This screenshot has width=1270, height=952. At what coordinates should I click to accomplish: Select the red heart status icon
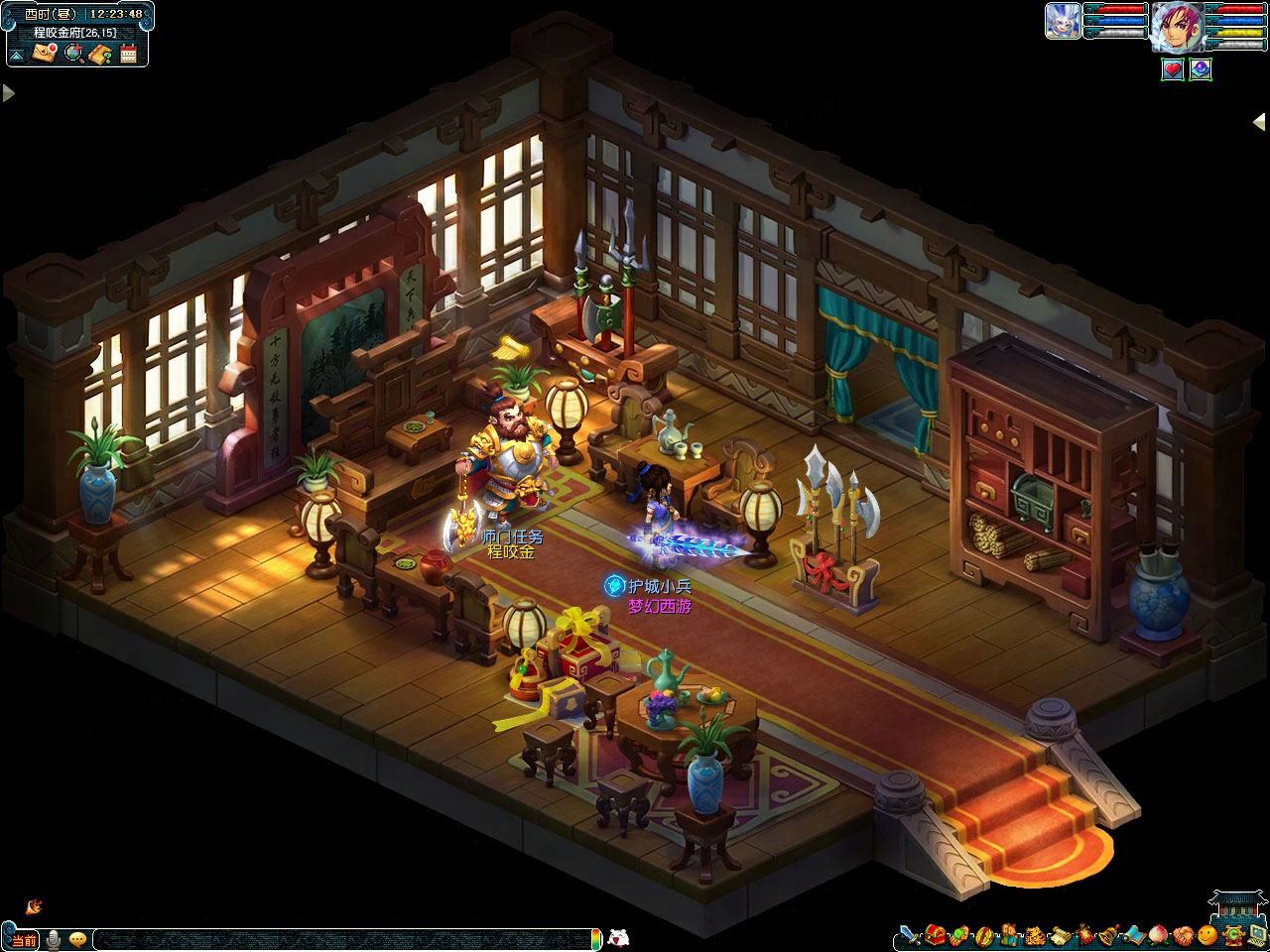[x=1174, y=69]
